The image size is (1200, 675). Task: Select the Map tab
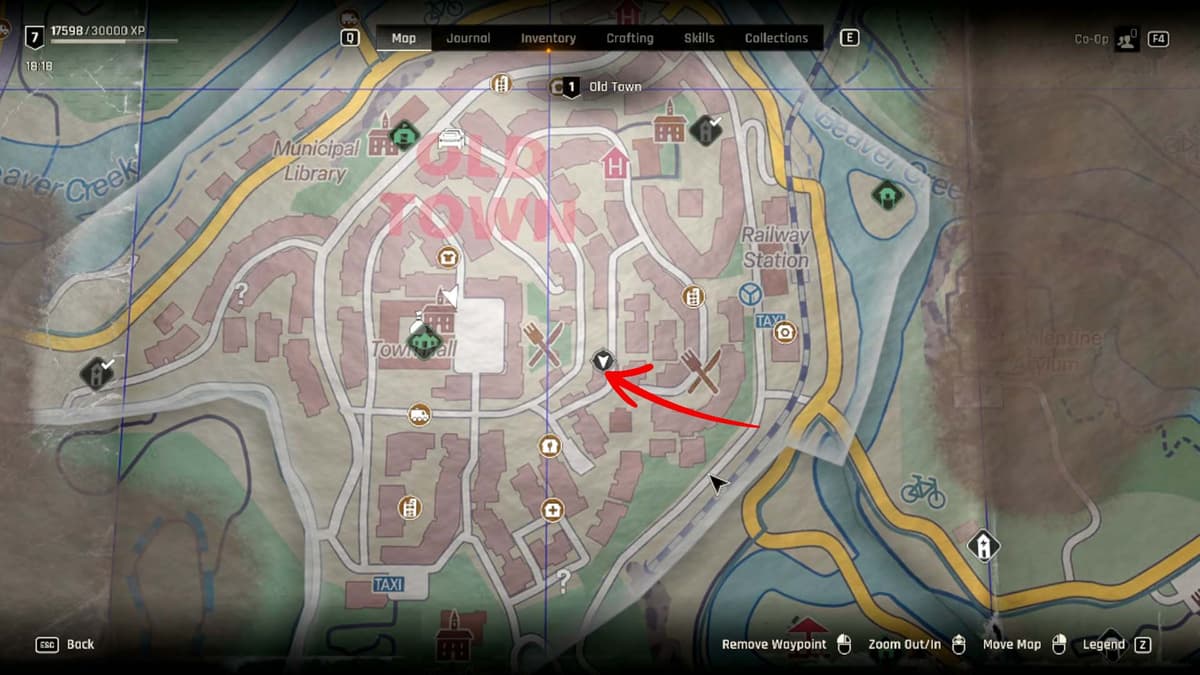404,38
